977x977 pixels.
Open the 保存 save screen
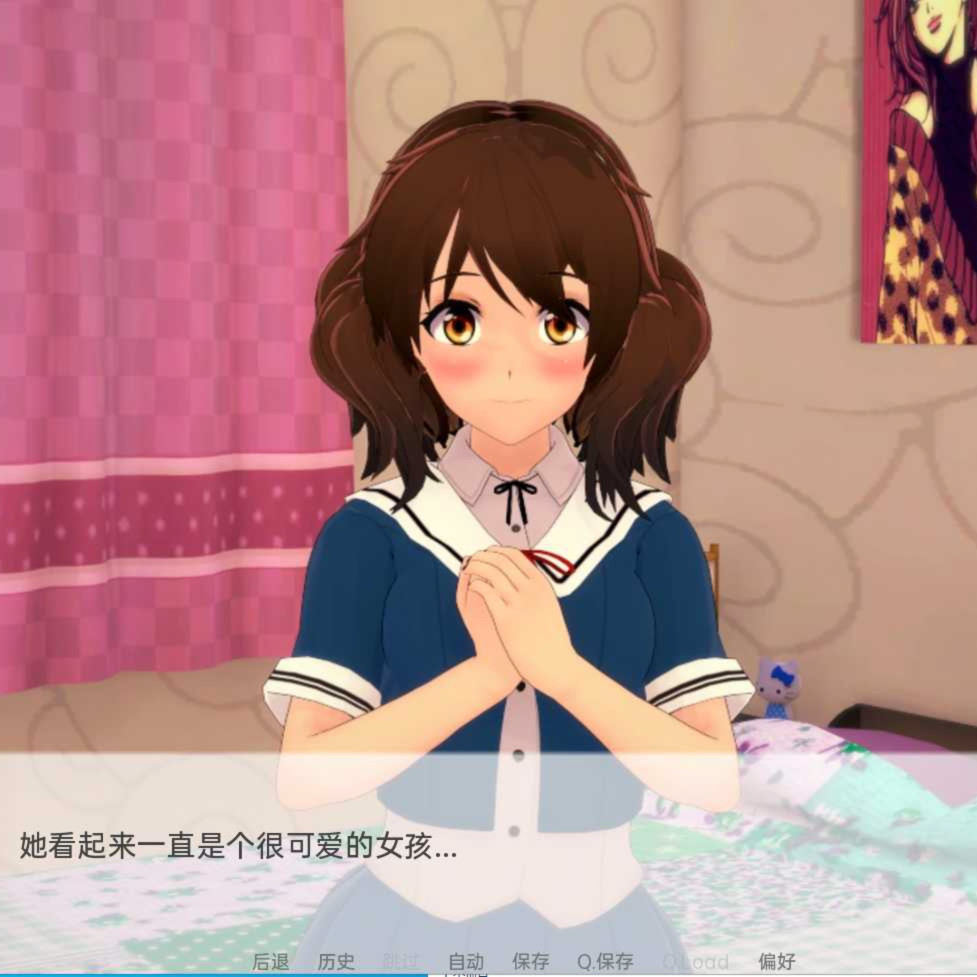click(531, 962)
